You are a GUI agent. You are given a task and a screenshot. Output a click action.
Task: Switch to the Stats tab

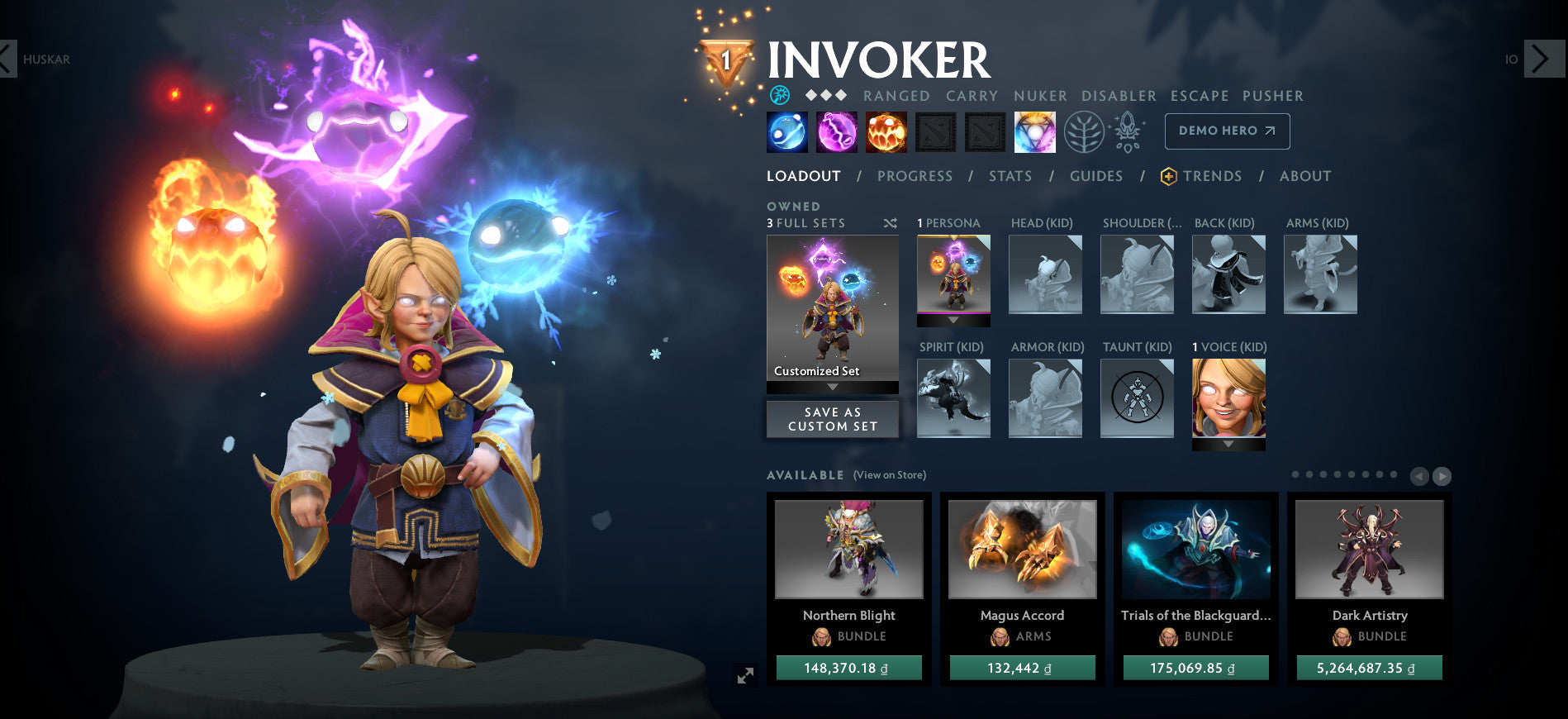pyautogui.click(x=1009, y=176)
